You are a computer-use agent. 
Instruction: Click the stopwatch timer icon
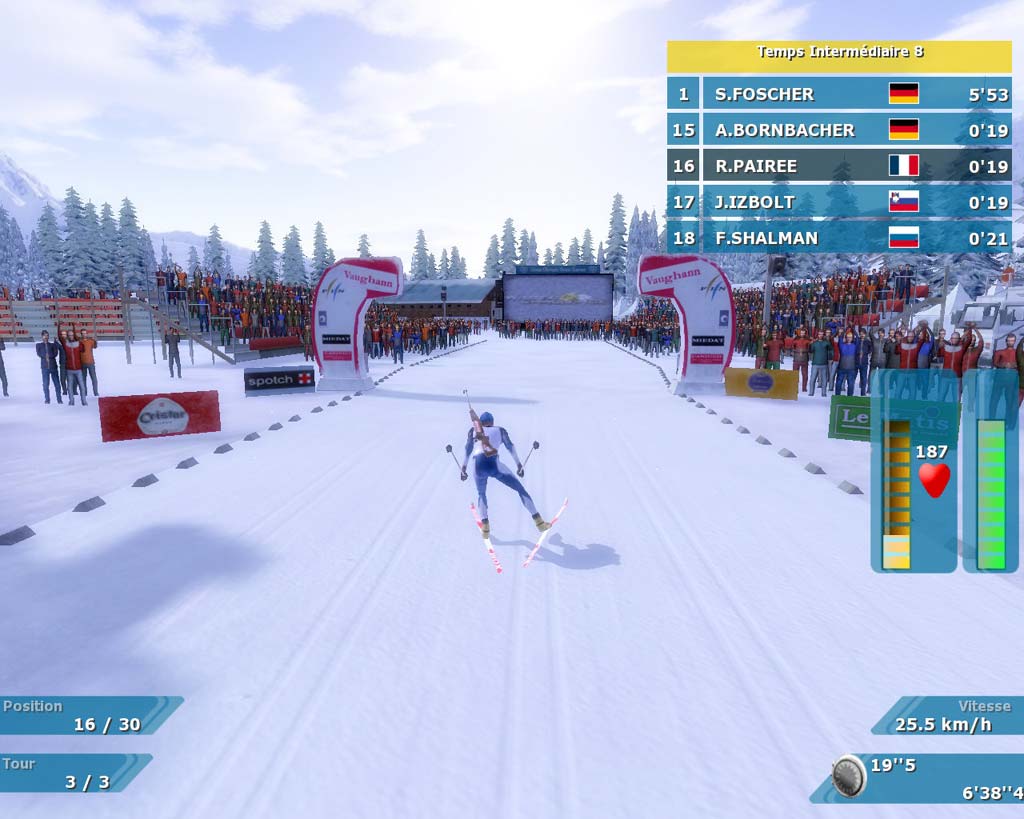click(849, 775)
